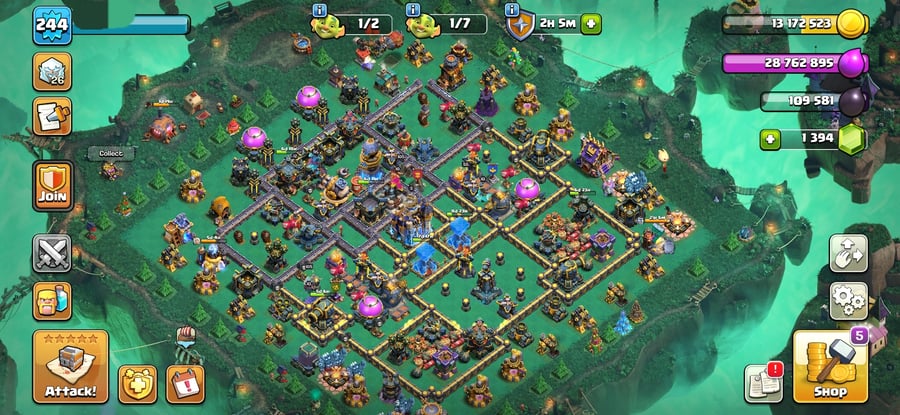Open the red calendar events button
Image resolution: width=900 pixels, height=415 pixels.
(x=185, y=383)
